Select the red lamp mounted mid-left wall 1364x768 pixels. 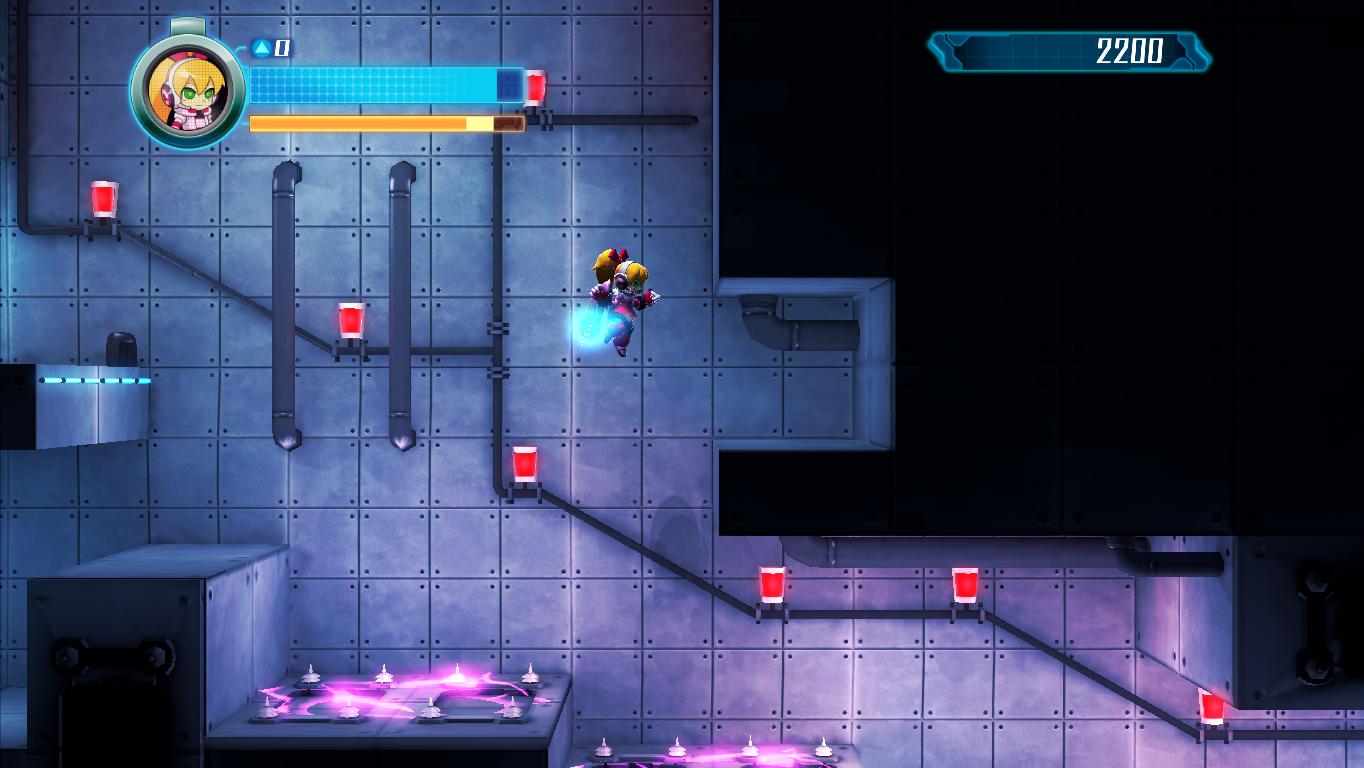click(350, 318)
